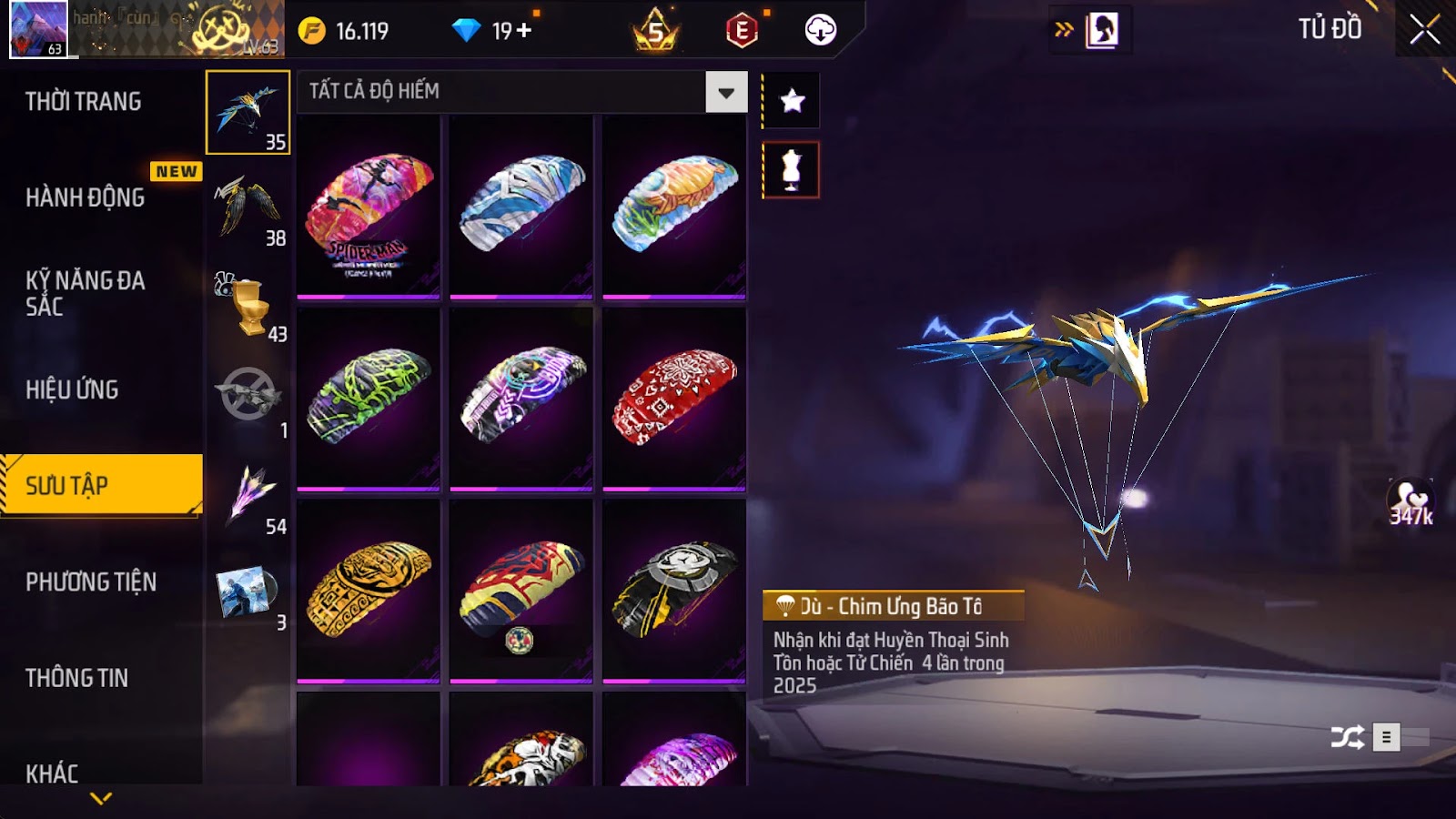This screenshot has width=1456, height=819.
Task: Open the mannequin outfit preview button
Action: pyautogui.click(x=791, y=170)
